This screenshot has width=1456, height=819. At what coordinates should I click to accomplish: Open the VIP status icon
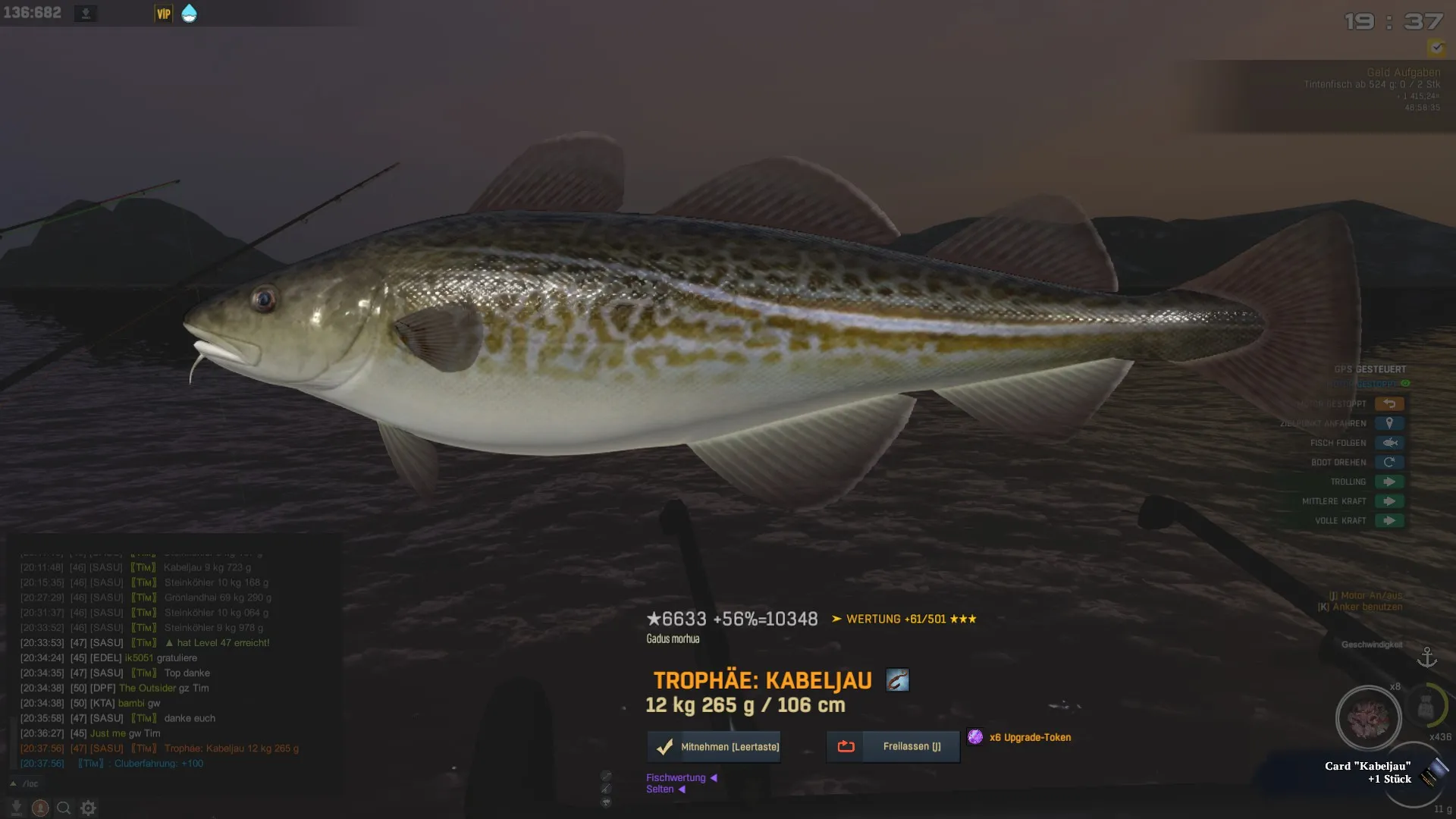163,14
